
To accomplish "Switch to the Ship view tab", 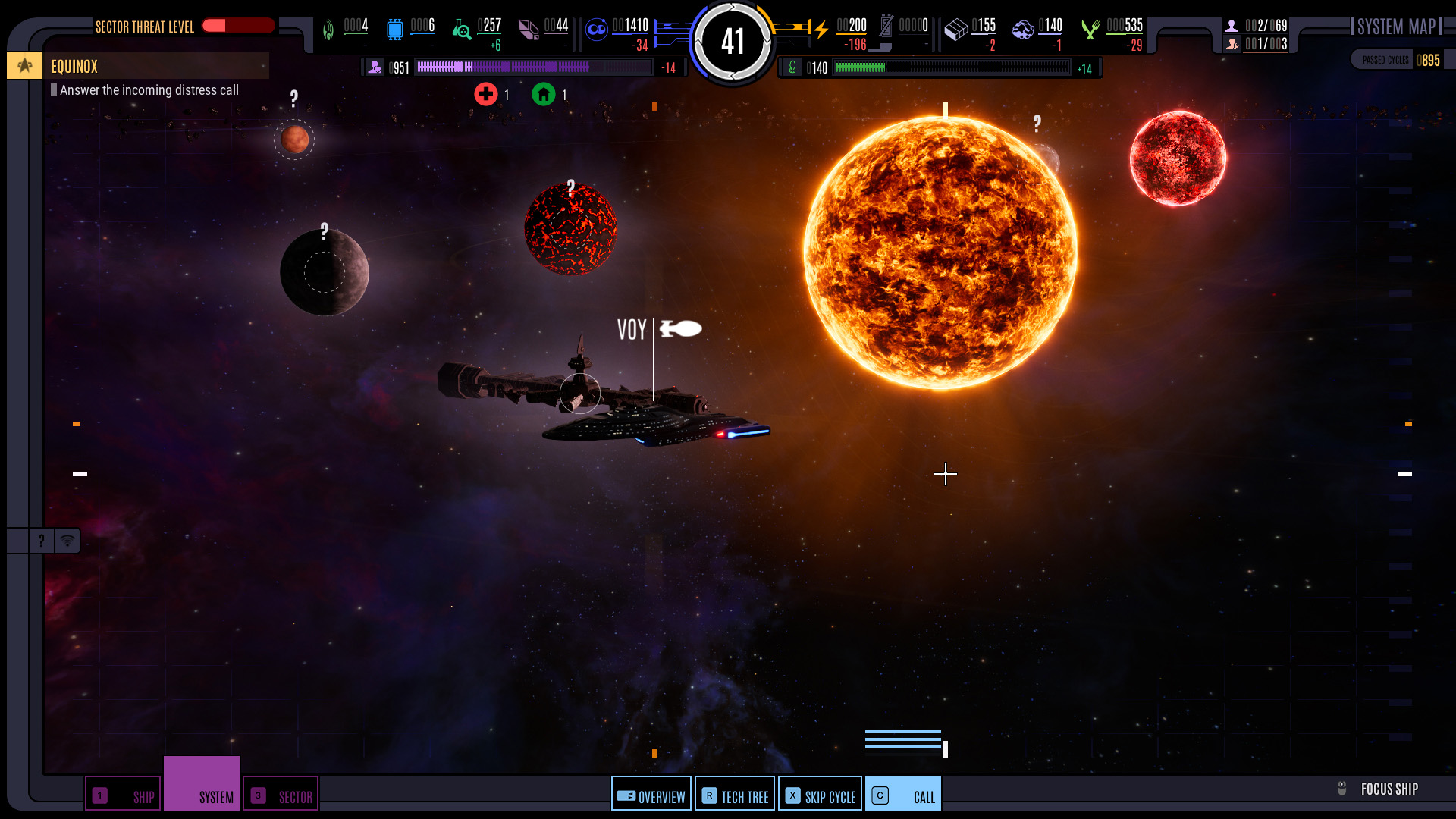I will [x=123, y=795].
